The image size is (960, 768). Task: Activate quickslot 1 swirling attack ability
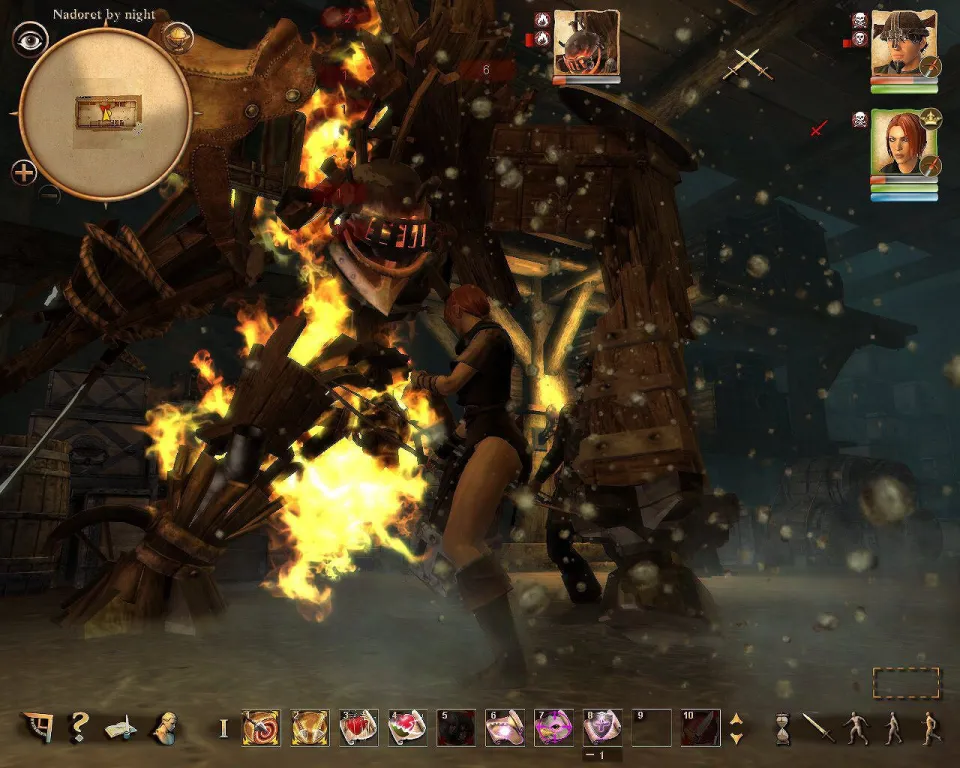(261, 727)
